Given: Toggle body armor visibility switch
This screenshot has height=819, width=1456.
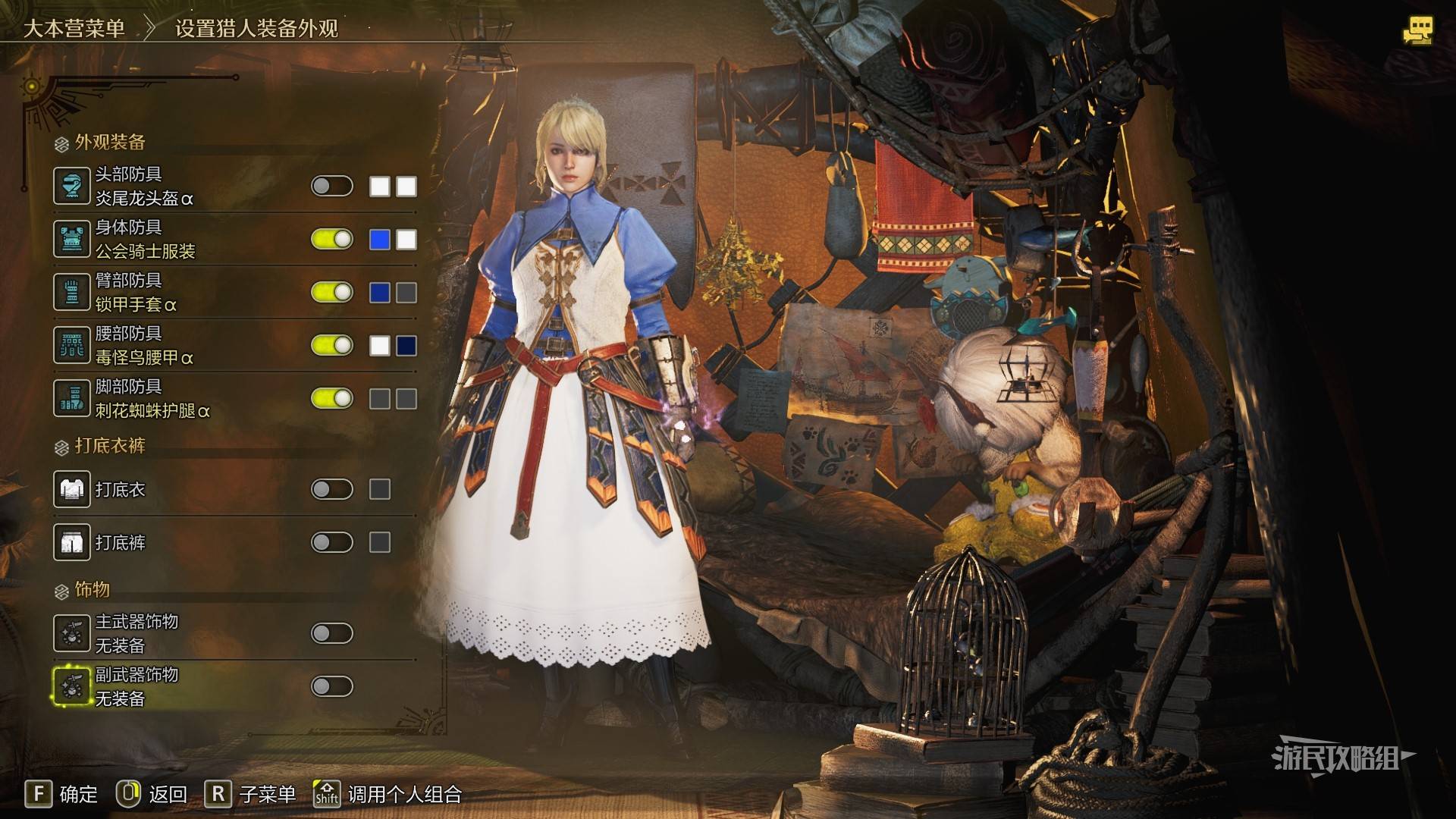Looking at the screenshot, I should pos(332,240).
